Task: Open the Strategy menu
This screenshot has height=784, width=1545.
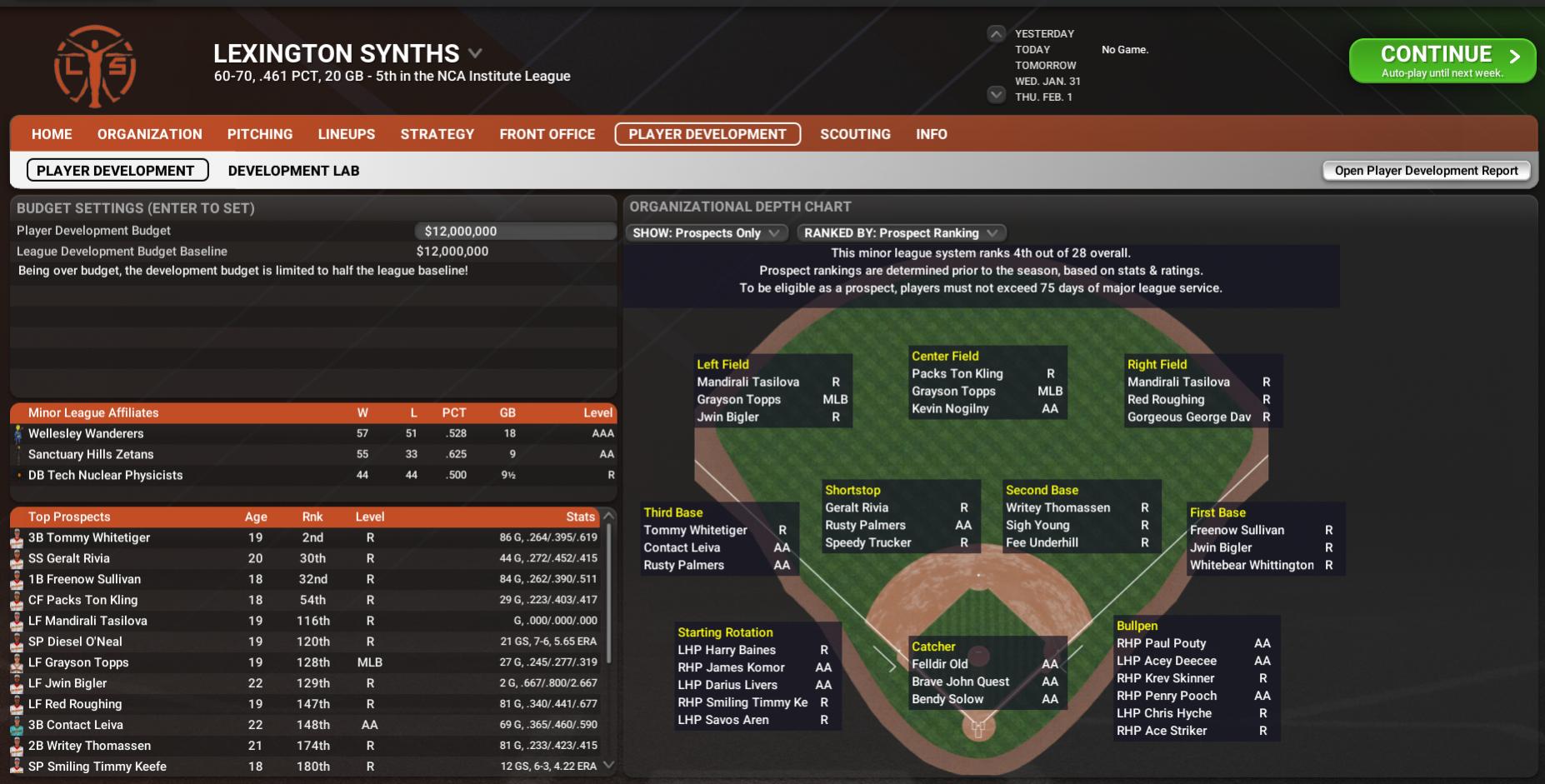Action: tap(437, 134)
